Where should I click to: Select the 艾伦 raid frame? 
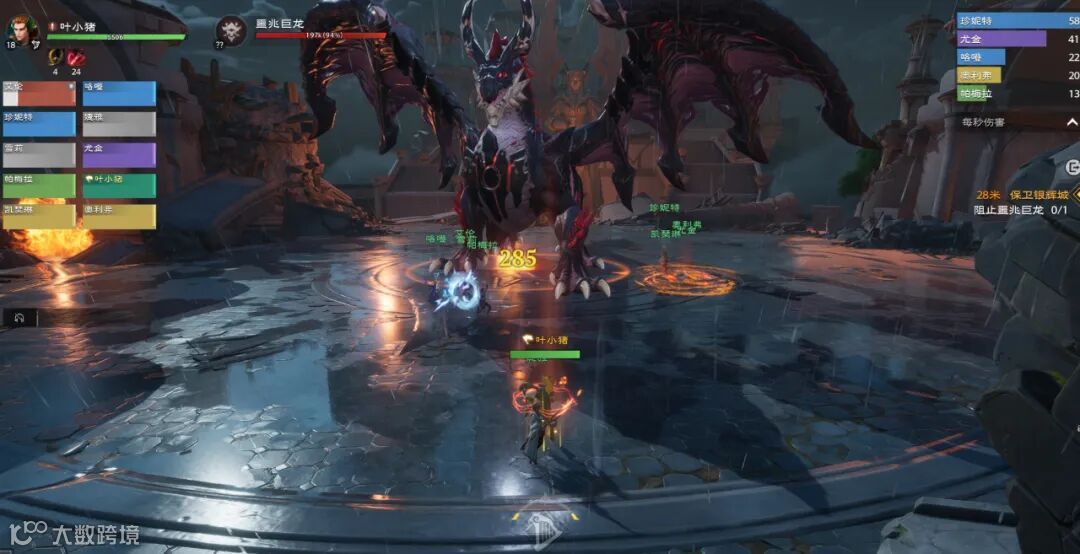(x=39, y=94)
